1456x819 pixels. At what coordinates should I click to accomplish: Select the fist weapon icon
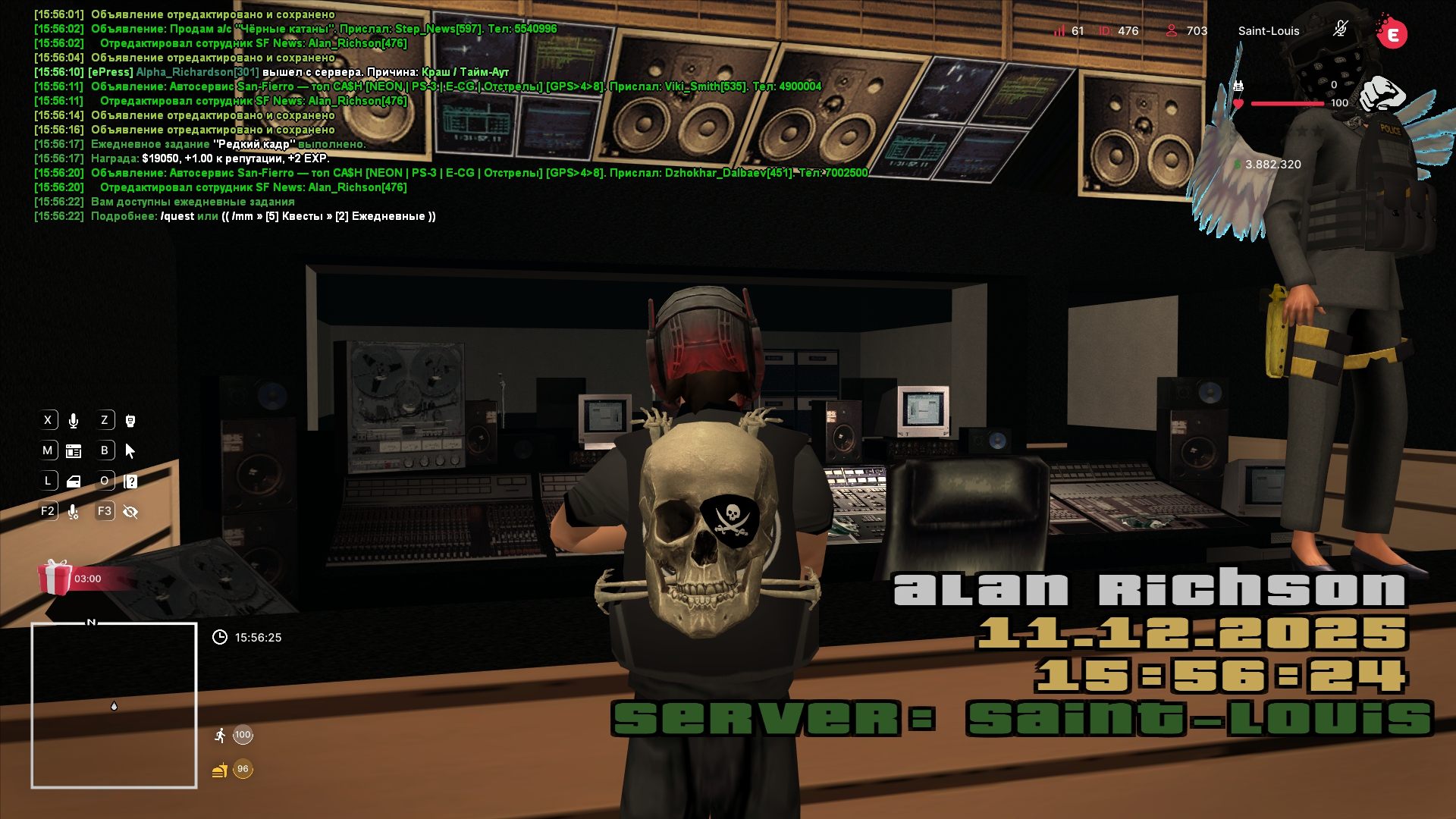[1382, 96]
